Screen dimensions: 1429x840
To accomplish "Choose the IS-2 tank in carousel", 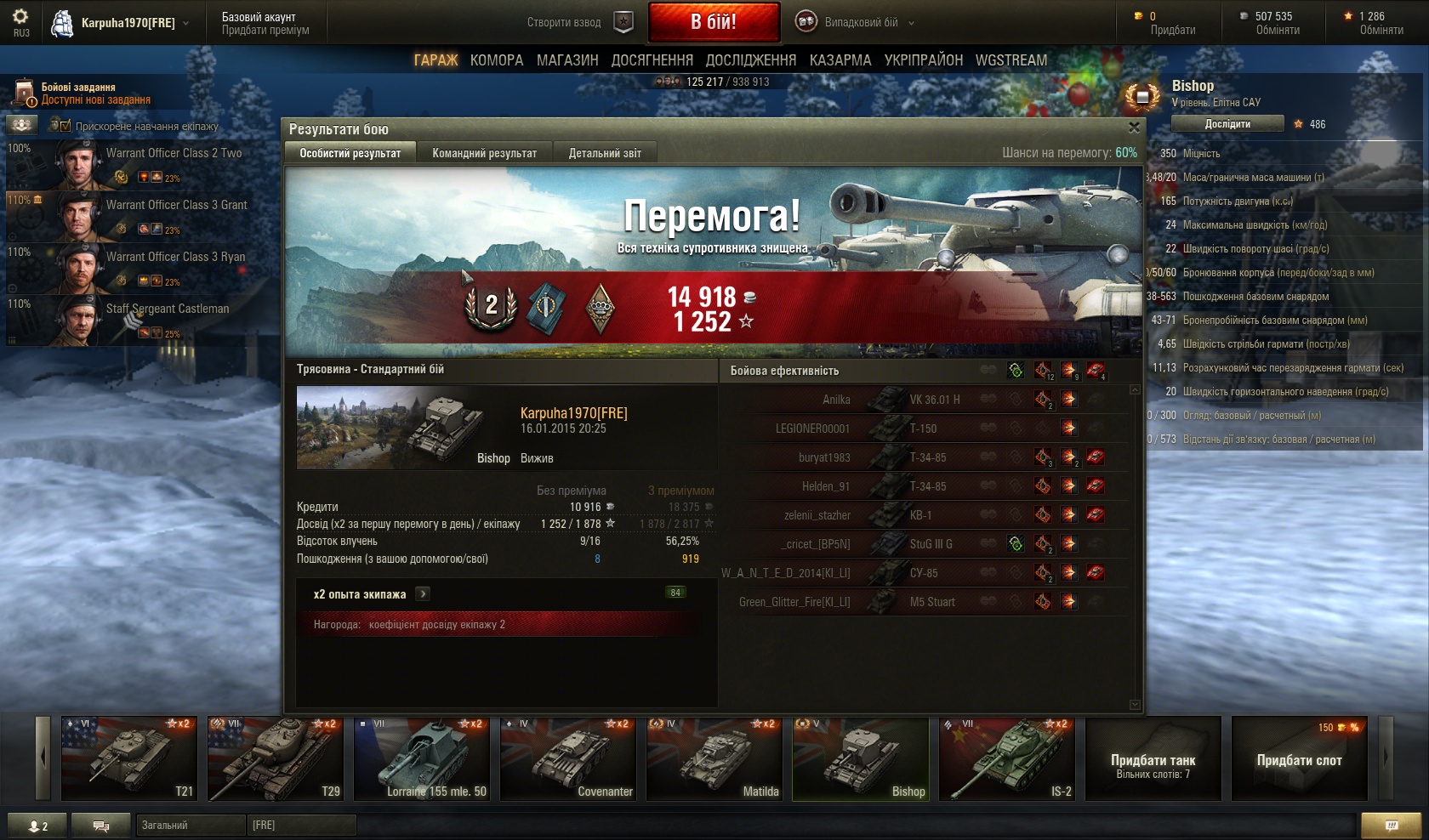I will [1007, 758].
